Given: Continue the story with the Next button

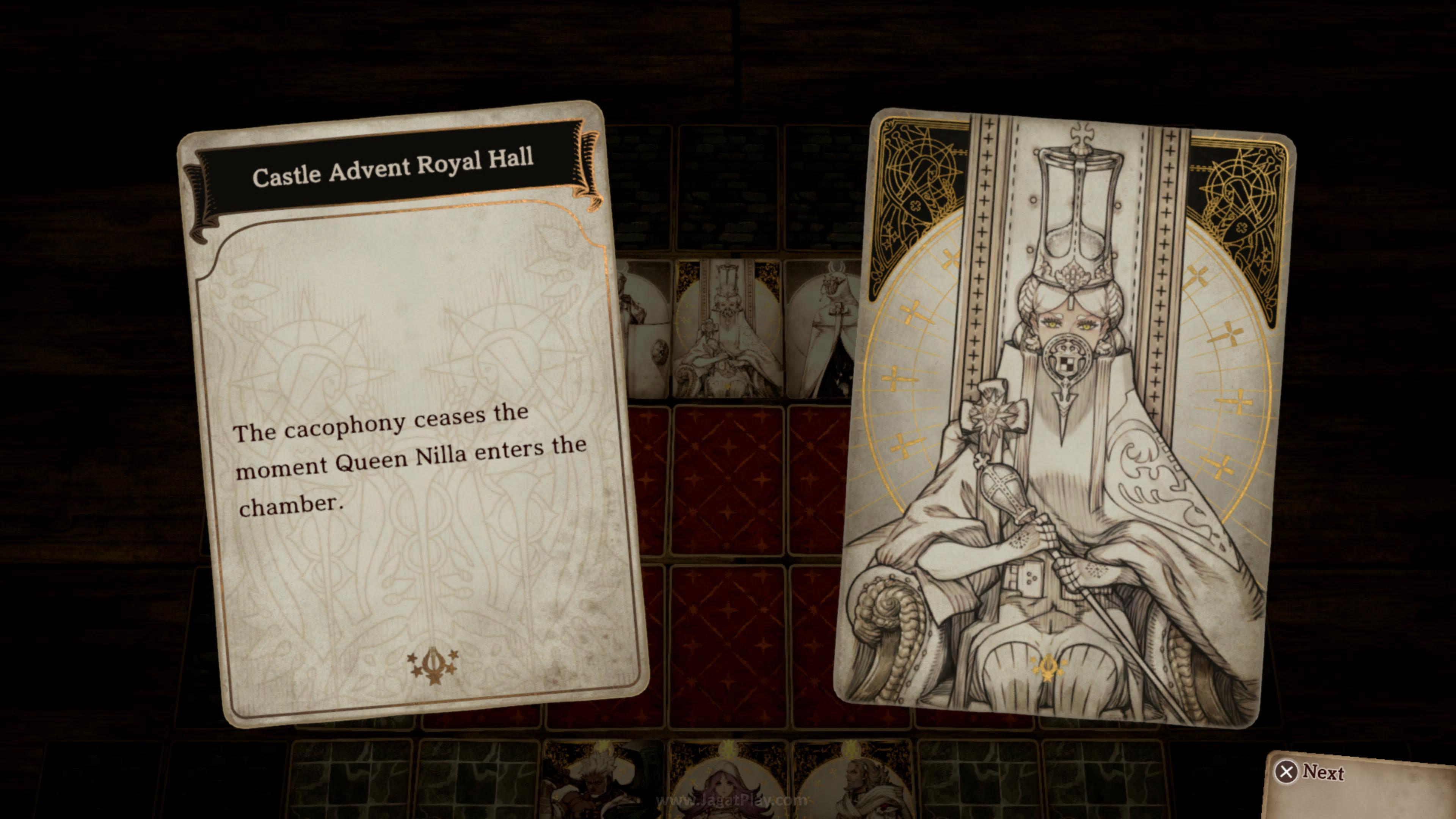Looking at the screenshot, I should [1310, 772].
